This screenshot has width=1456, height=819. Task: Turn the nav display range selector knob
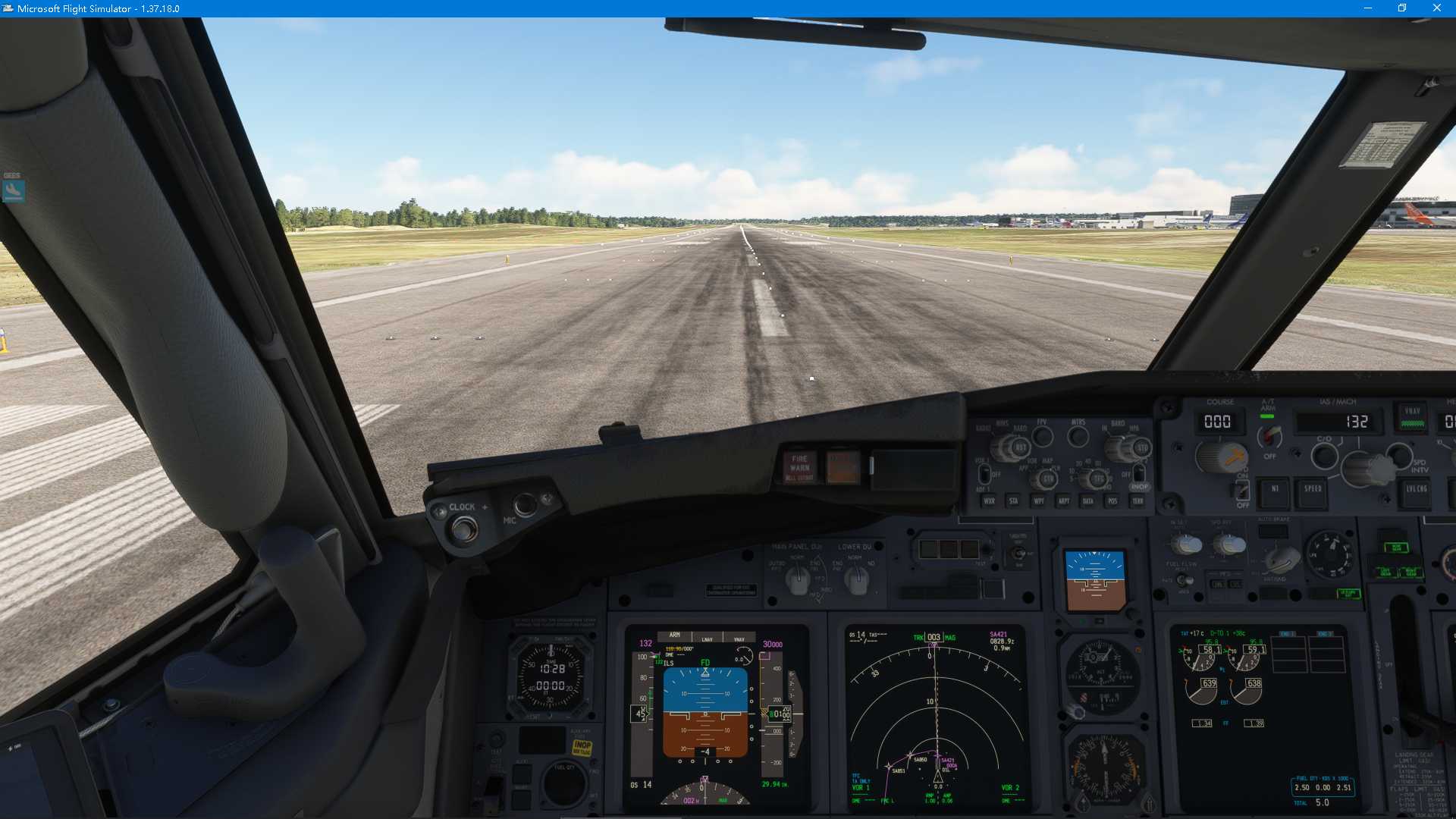coord(1097,479)
